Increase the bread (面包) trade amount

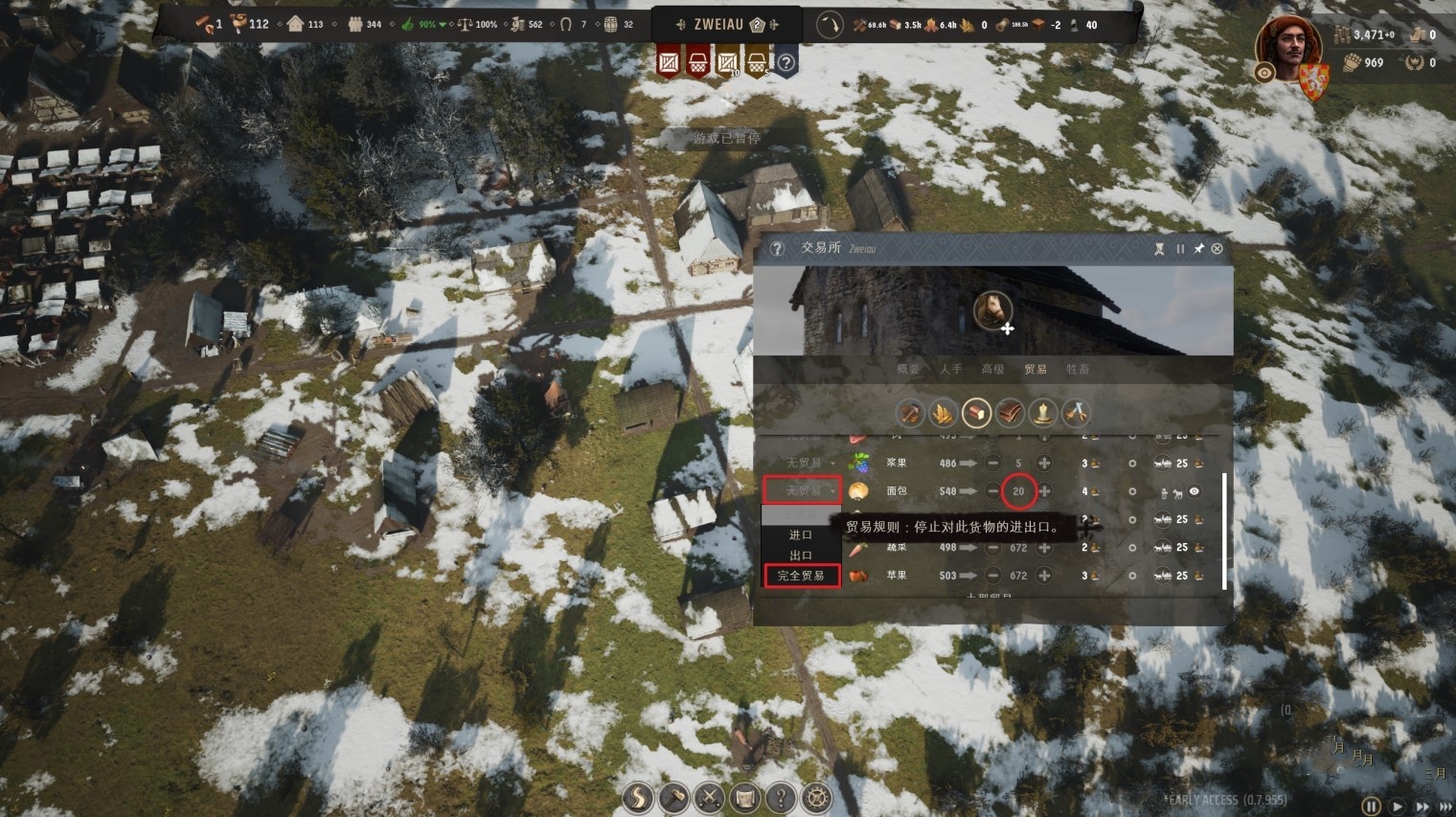tap(1044, 491)
